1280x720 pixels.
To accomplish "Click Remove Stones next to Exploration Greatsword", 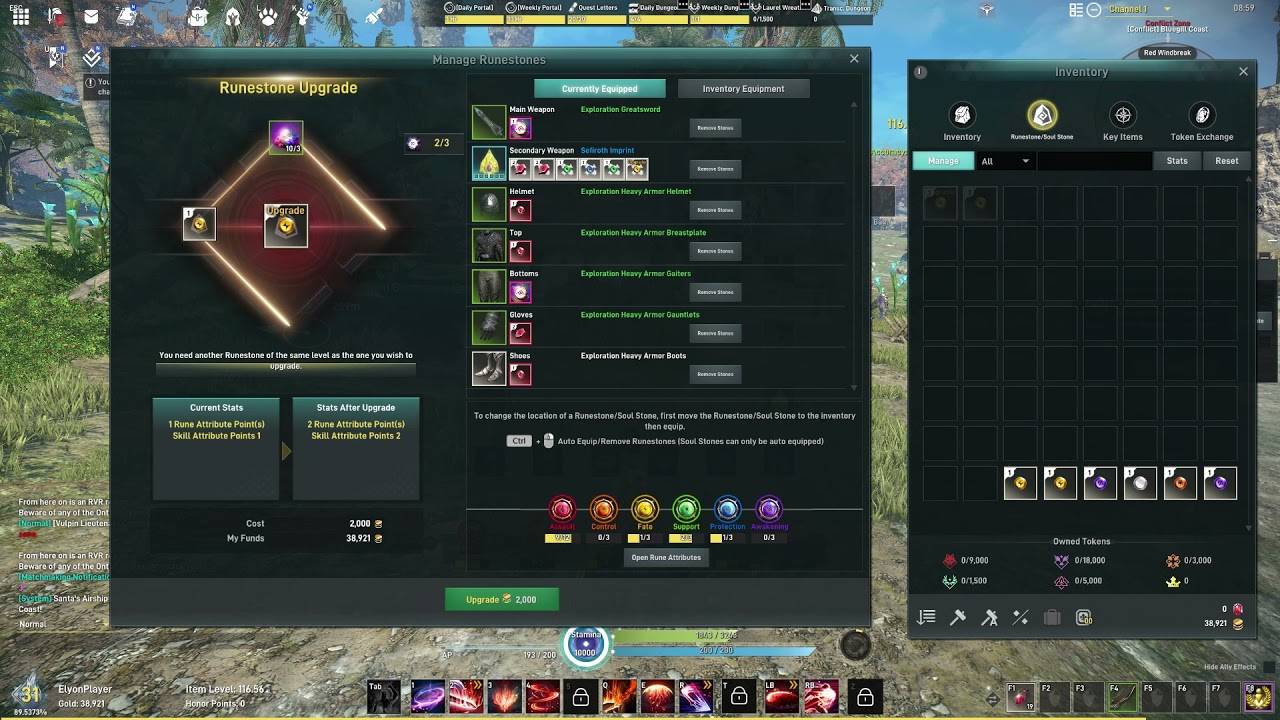I will [715, 127].
